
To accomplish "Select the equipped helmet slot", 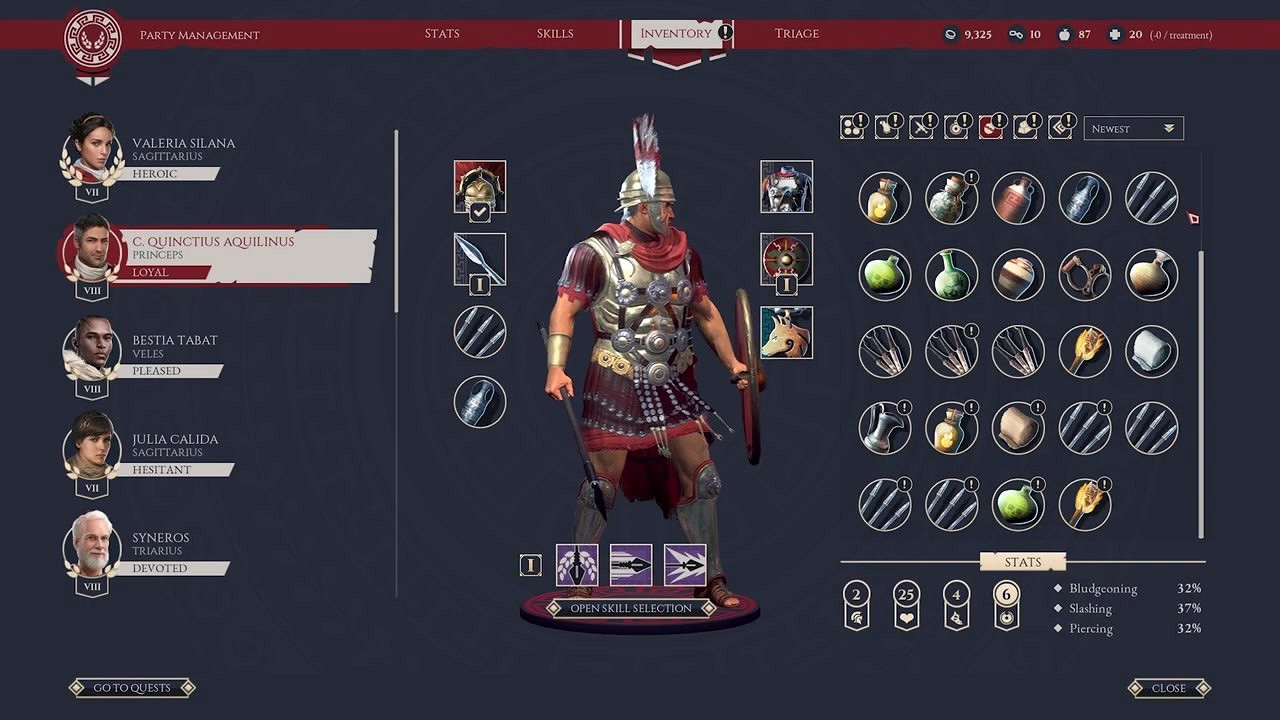I will coord(480,187).
